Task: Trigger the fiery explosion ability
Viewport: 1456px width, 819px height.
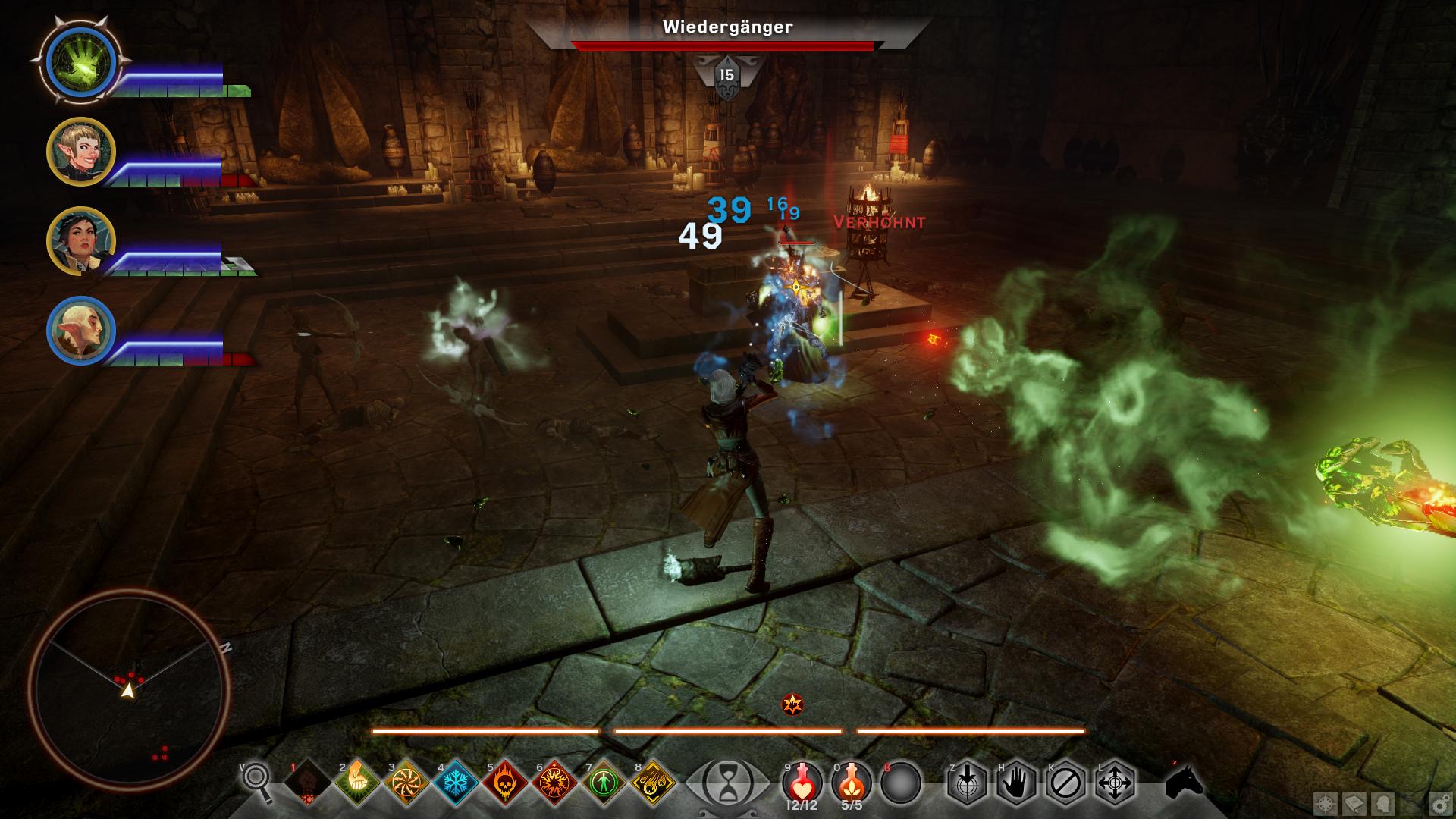Action: tap(554, 782)
